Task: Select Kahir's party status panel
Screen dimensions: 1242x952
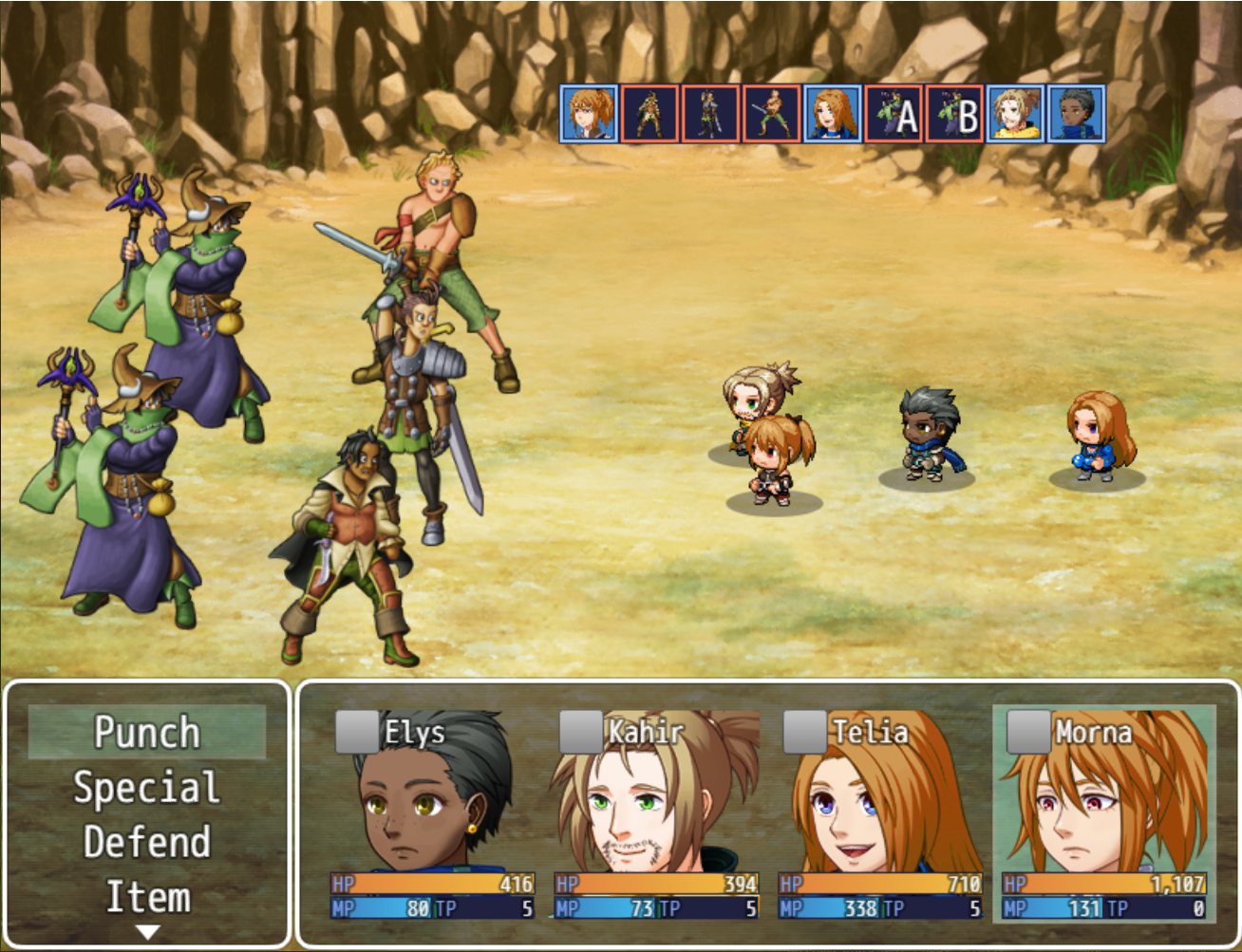Action: (x=656, y=814)
